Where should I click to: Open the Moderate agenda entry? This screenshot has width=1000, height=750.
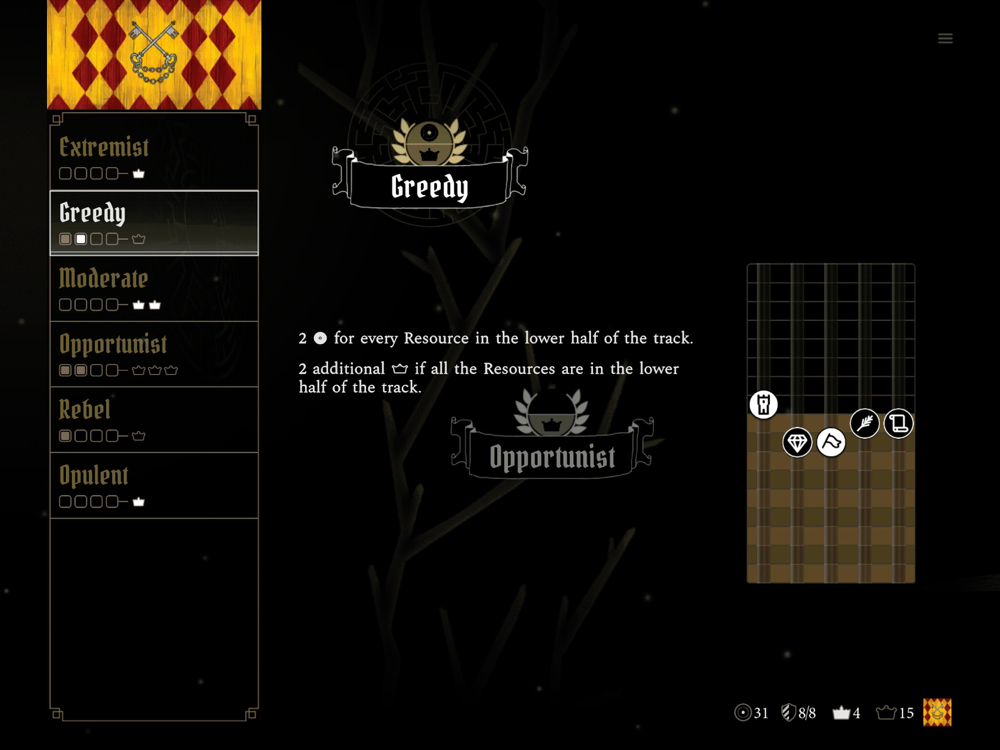(154, 288)
